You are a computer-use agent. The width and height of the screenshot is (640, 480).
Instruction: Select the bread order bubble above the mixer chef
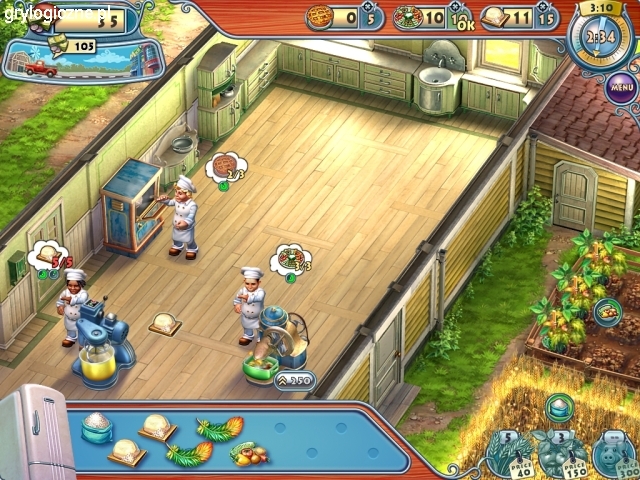[x=50, y=258]
